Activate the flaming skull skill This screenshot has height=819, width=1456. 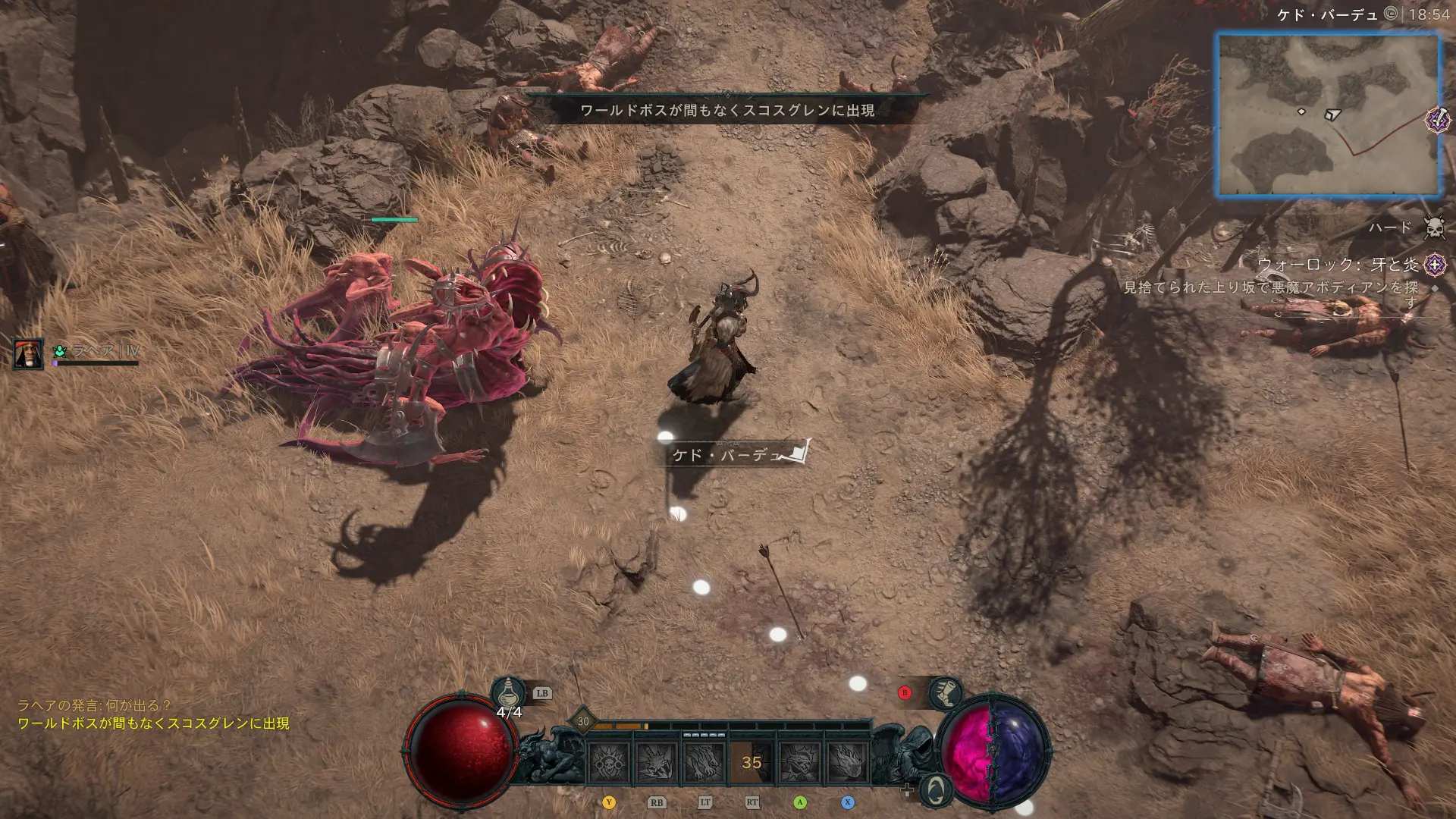tap(846, 761)
